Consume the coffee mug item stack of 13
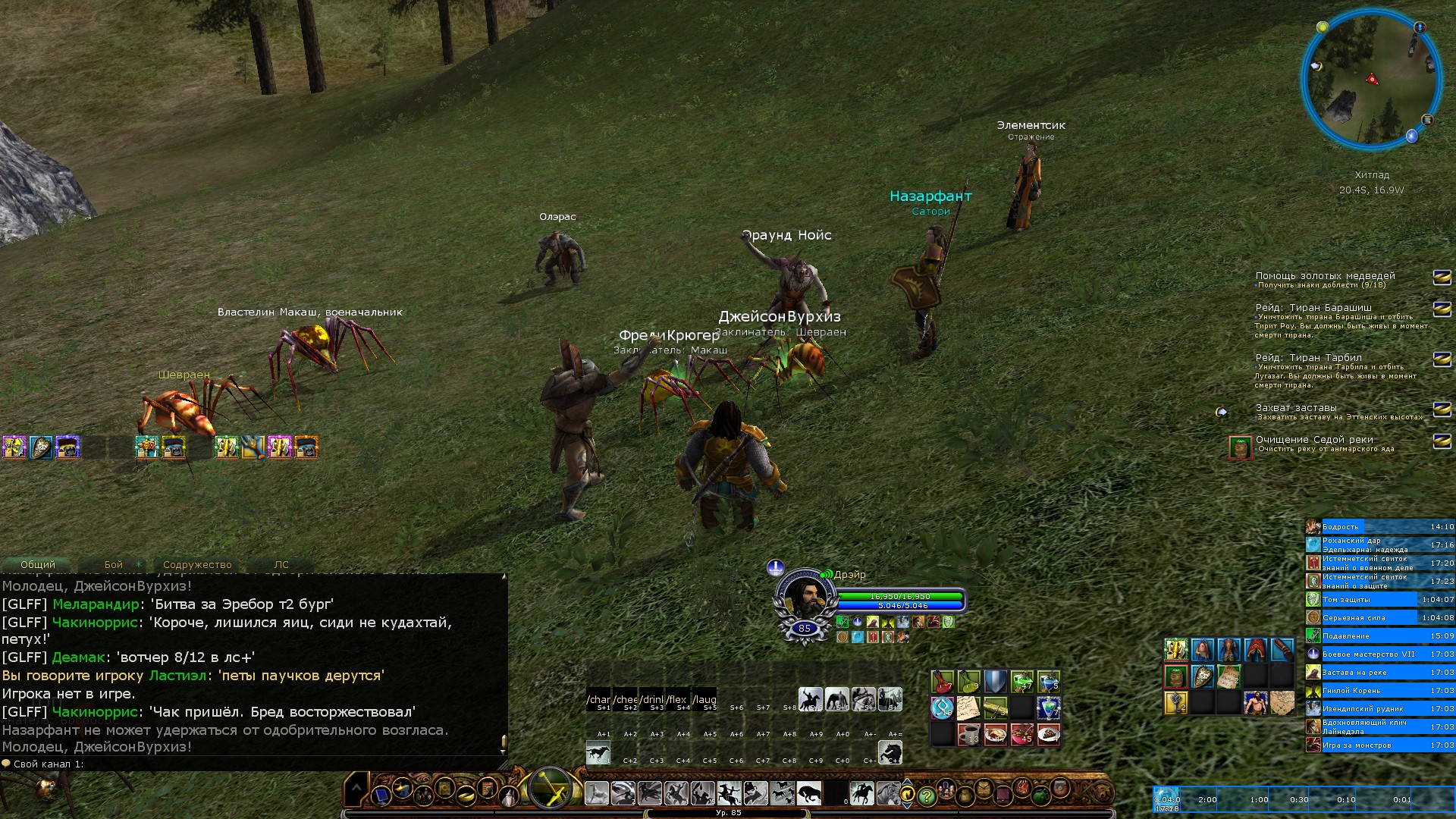 pyautogui.click(x=969, y=734)
